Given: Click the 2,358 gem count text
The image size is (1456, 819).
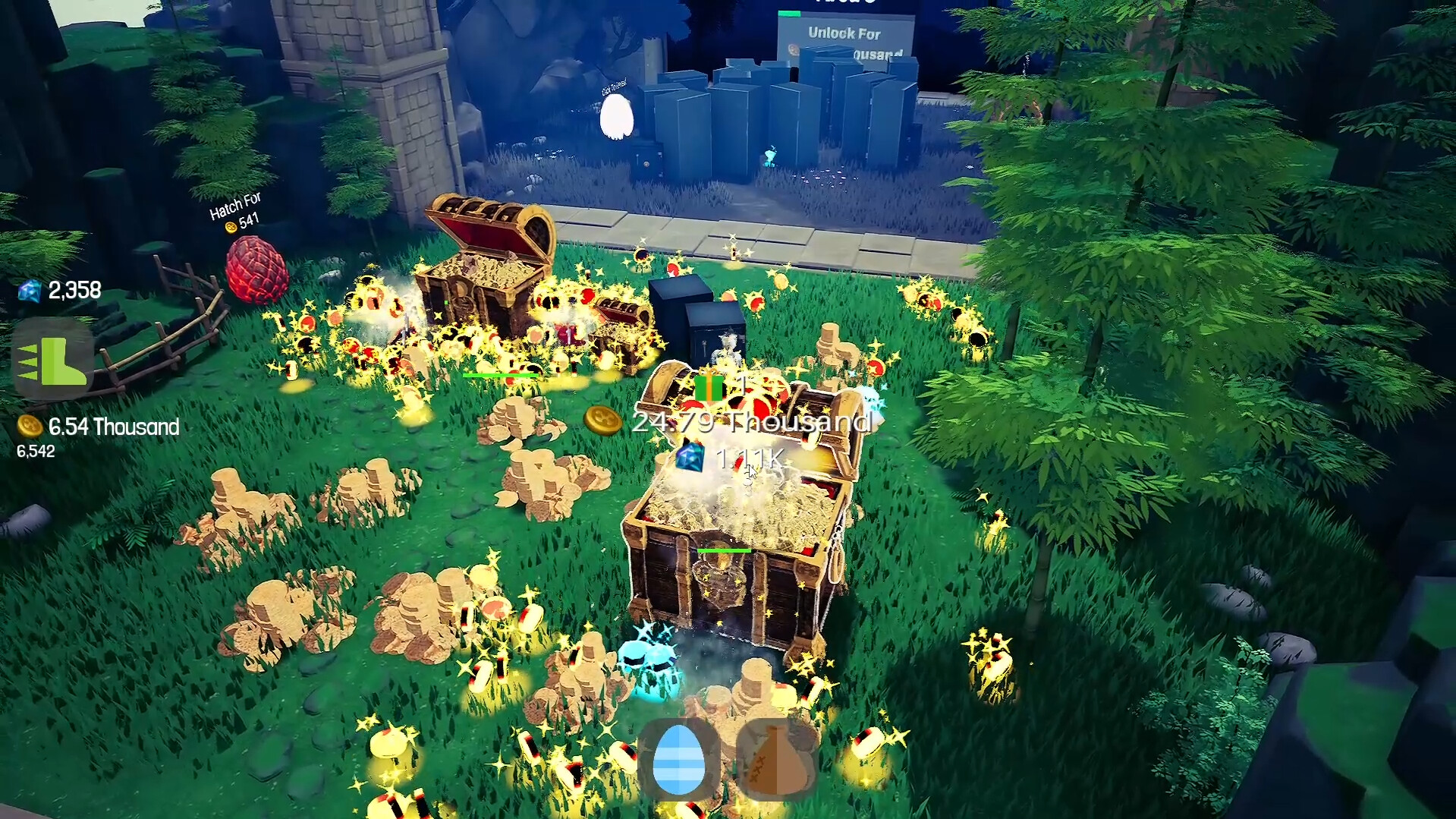Looking at the screenshot, I should pyautogui.click(x=74, y=290).
